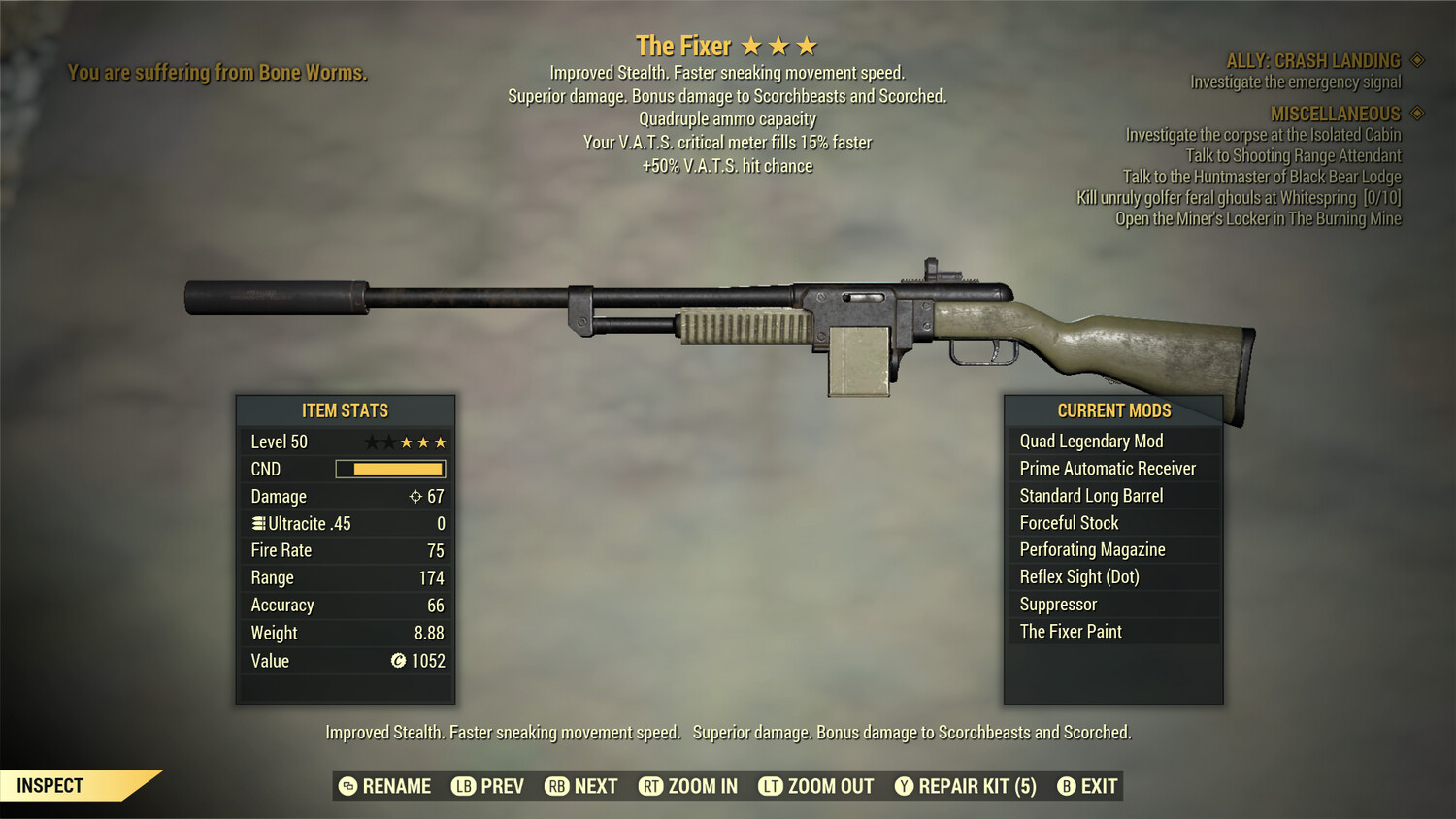Click the ZOOM IN trigger icon
This screenshot has width=1456, height=819.
[x=651, y=786]
